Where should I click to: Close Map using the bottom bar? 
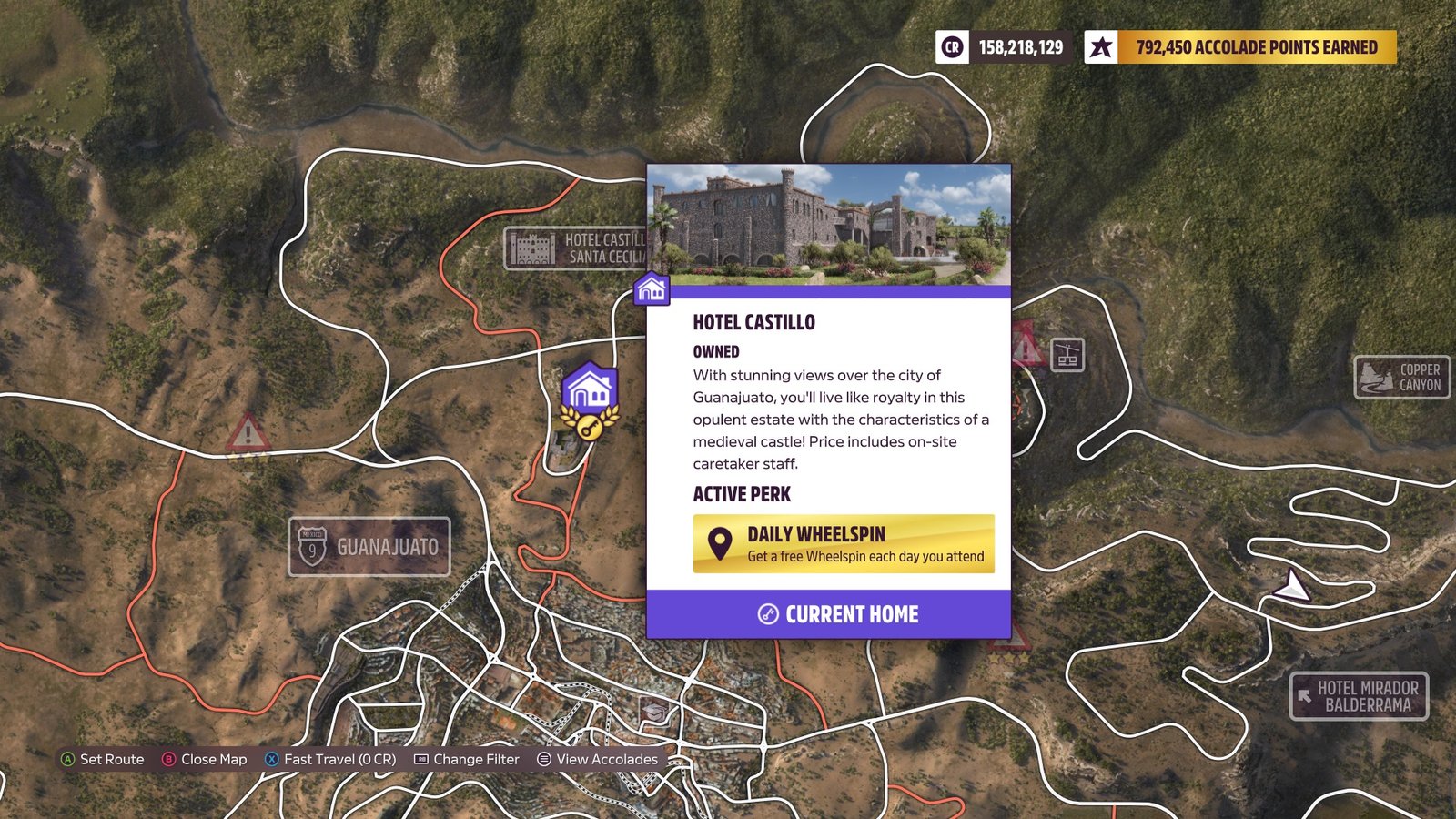(205, 759)
